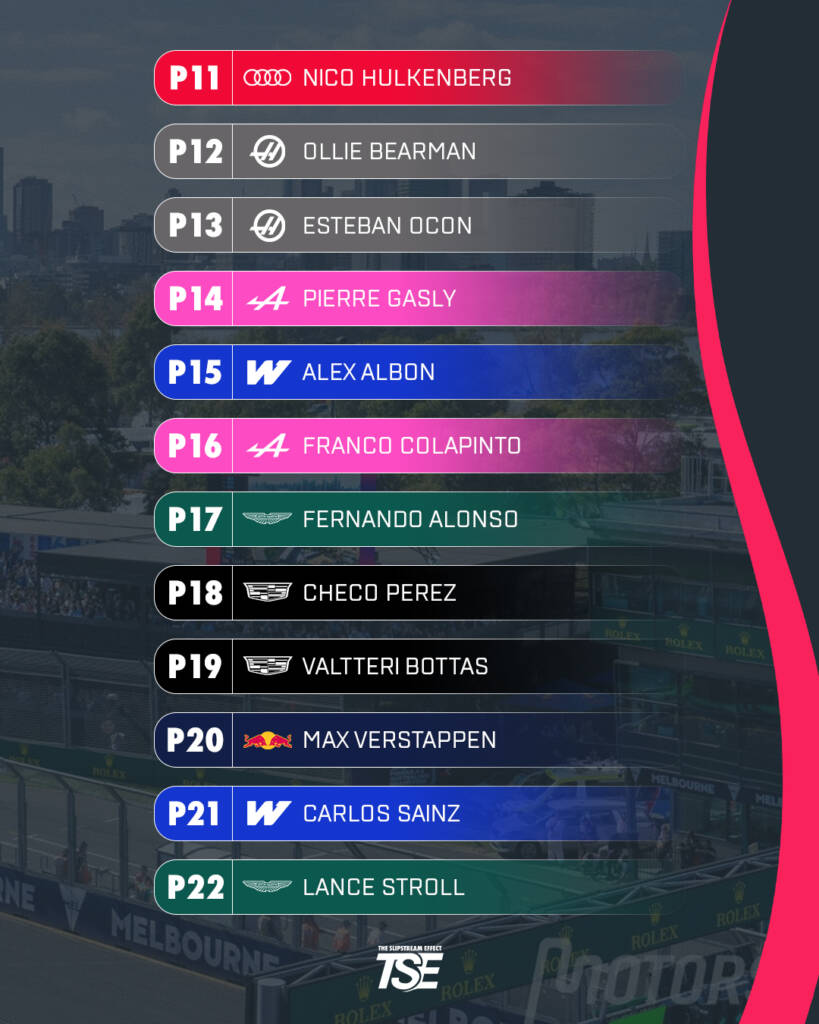Select Max Verstappen's P20 row
Screen dimensions: 819x1024
coord(420,740)
